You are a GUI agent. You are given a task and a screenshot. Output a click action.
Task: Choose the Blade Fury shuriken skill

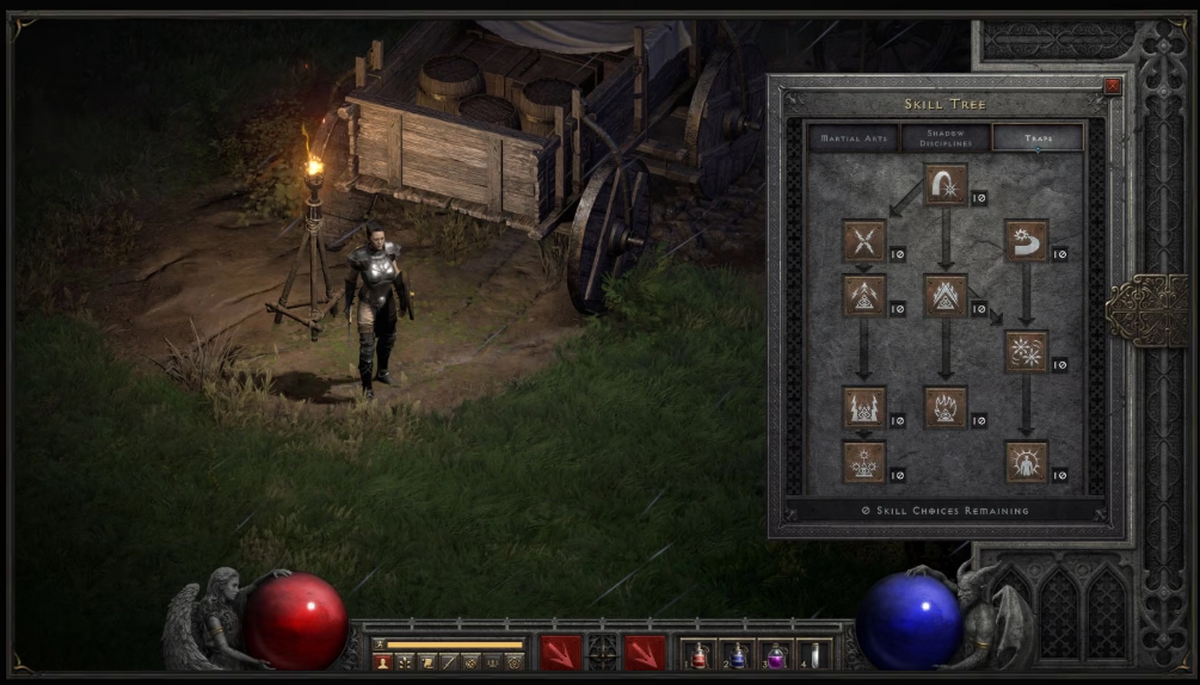tap(1026, 352)
